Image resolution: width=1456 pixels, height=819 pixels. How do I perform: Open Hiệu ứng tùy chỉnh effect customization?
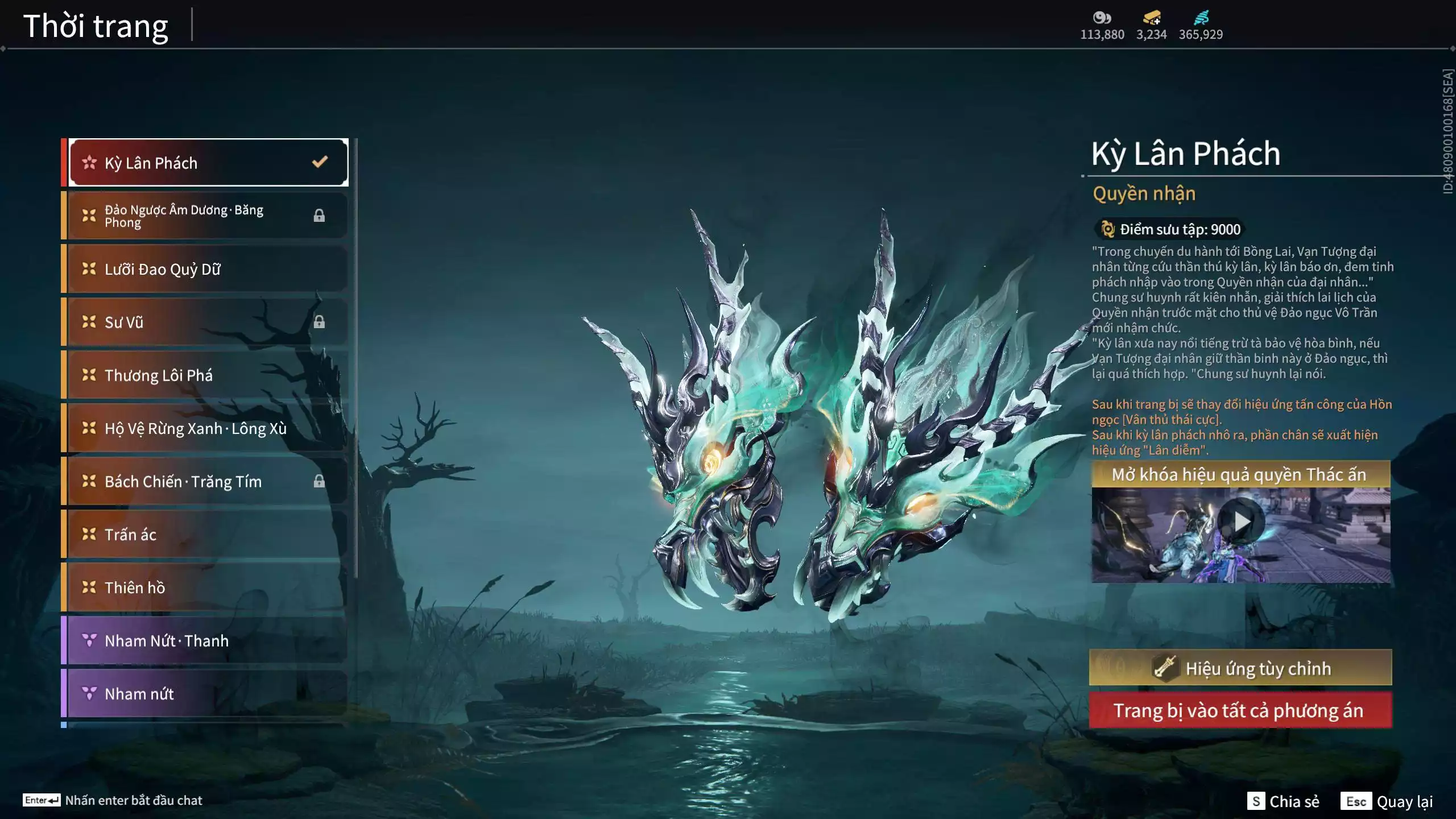pyautogui.click(x=1240, y=668)
